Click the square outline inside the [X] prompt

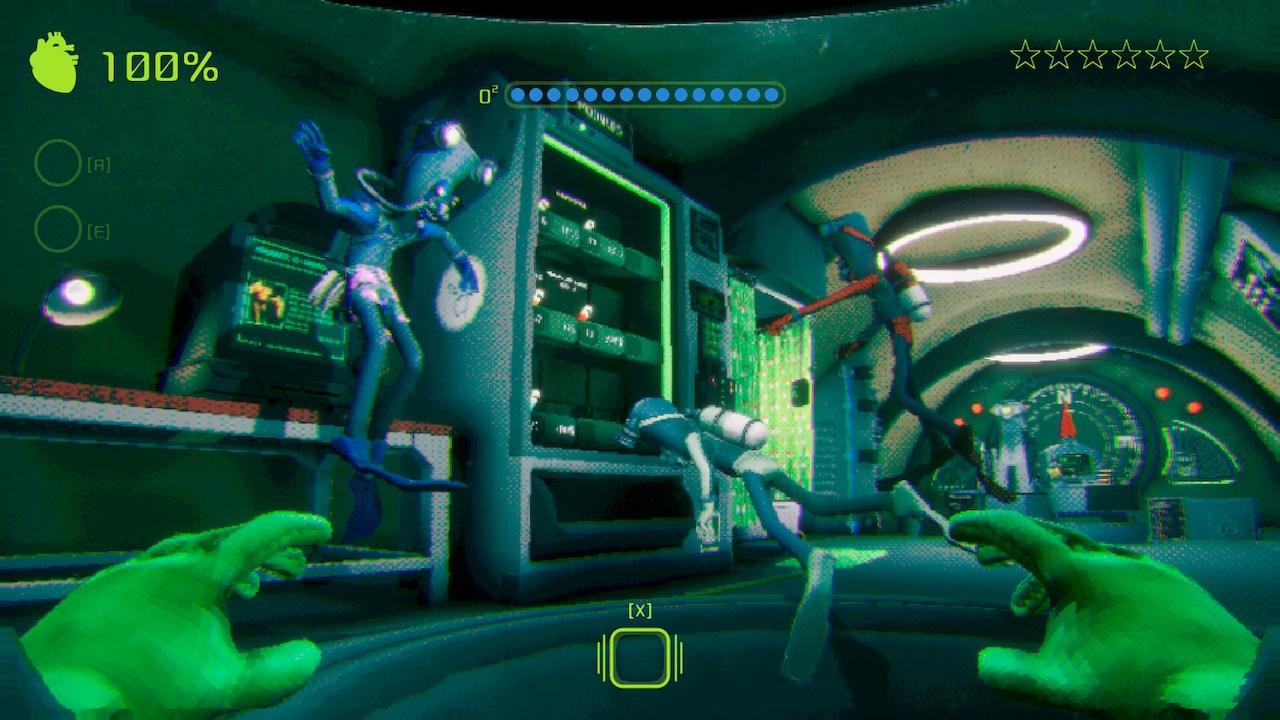pos(638,656)
